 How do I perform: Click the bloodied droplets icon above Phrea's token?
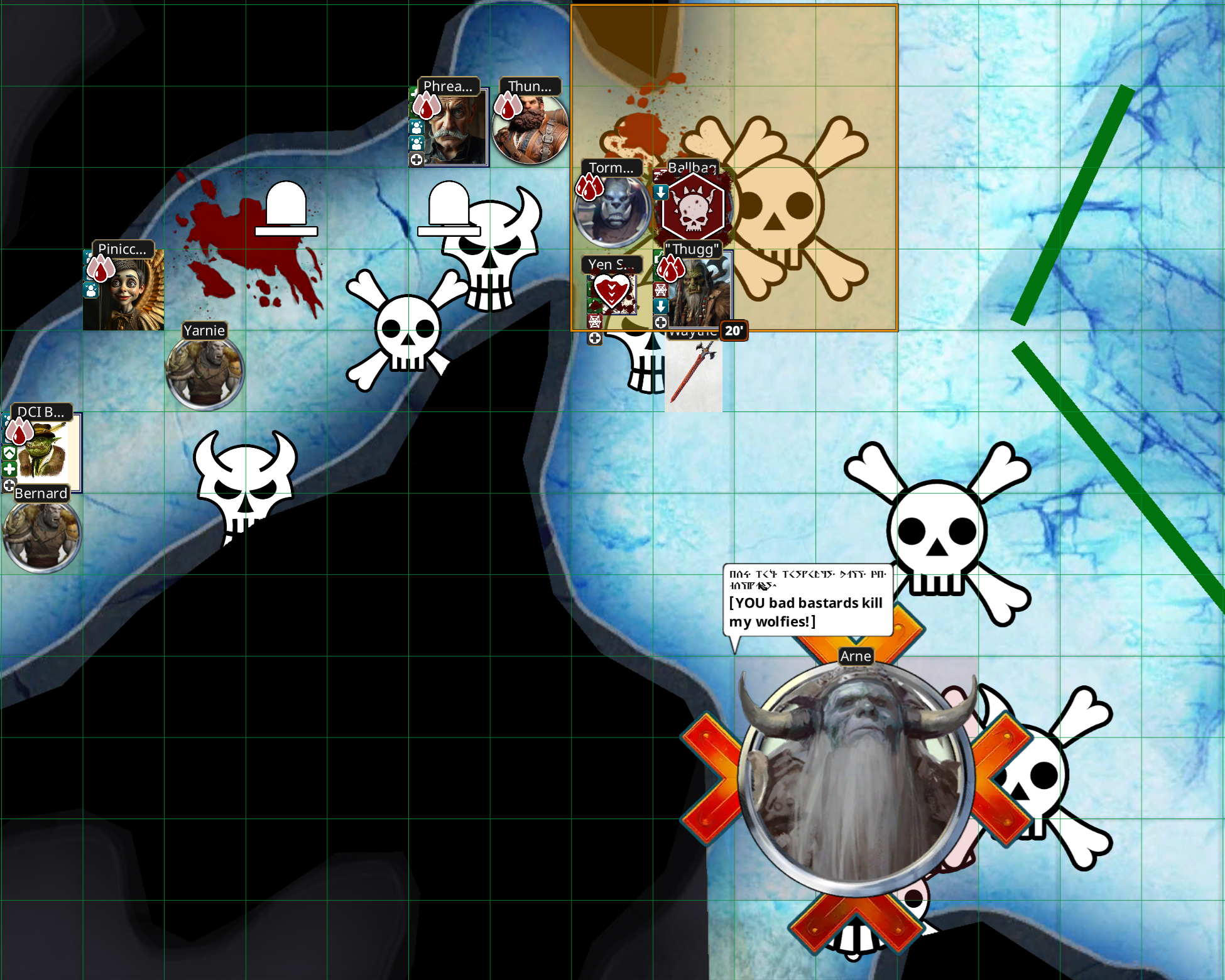click(x=427, y=106)
